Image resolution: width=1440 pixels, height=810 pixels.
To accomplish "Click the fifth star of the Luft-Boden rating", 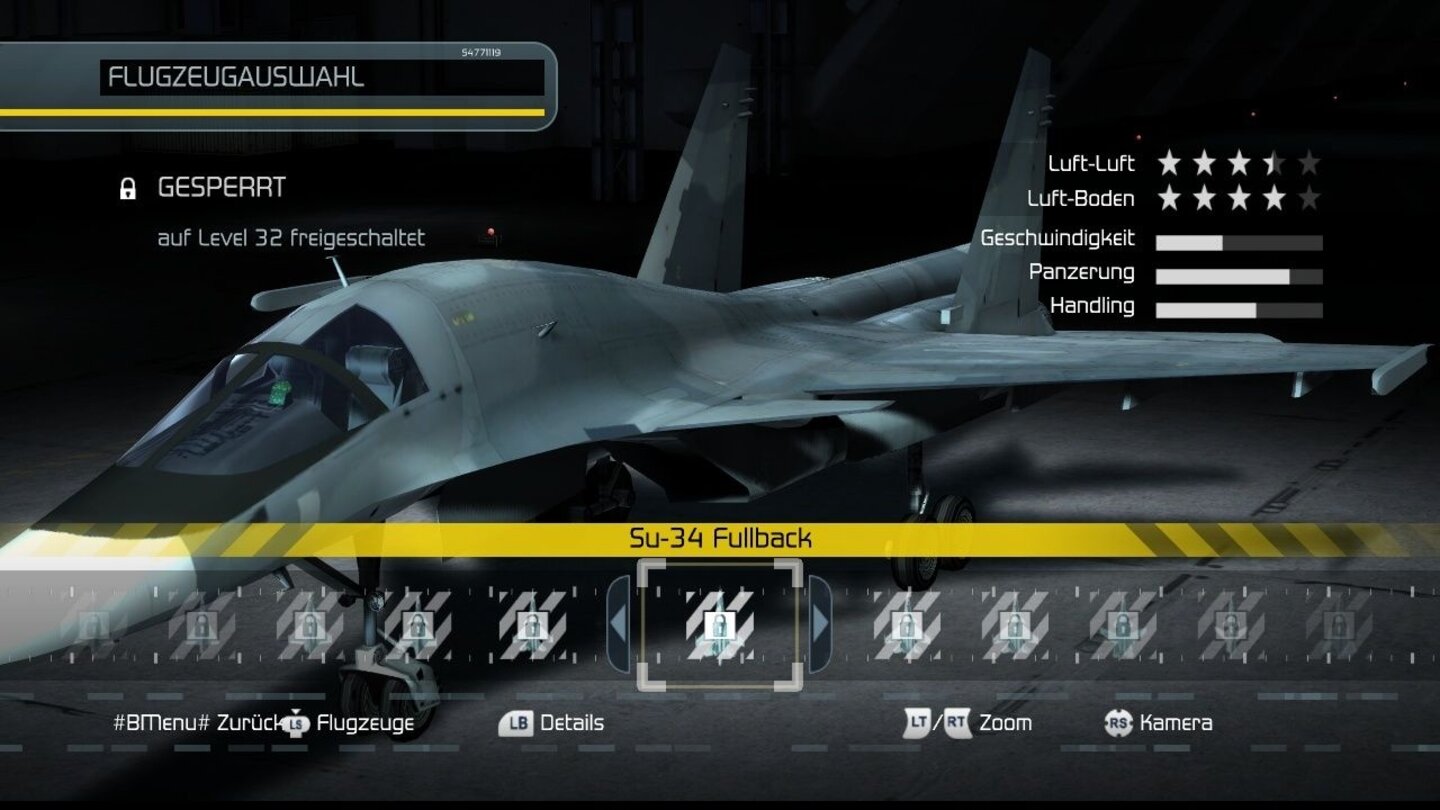I will (x=1310, y=198).
